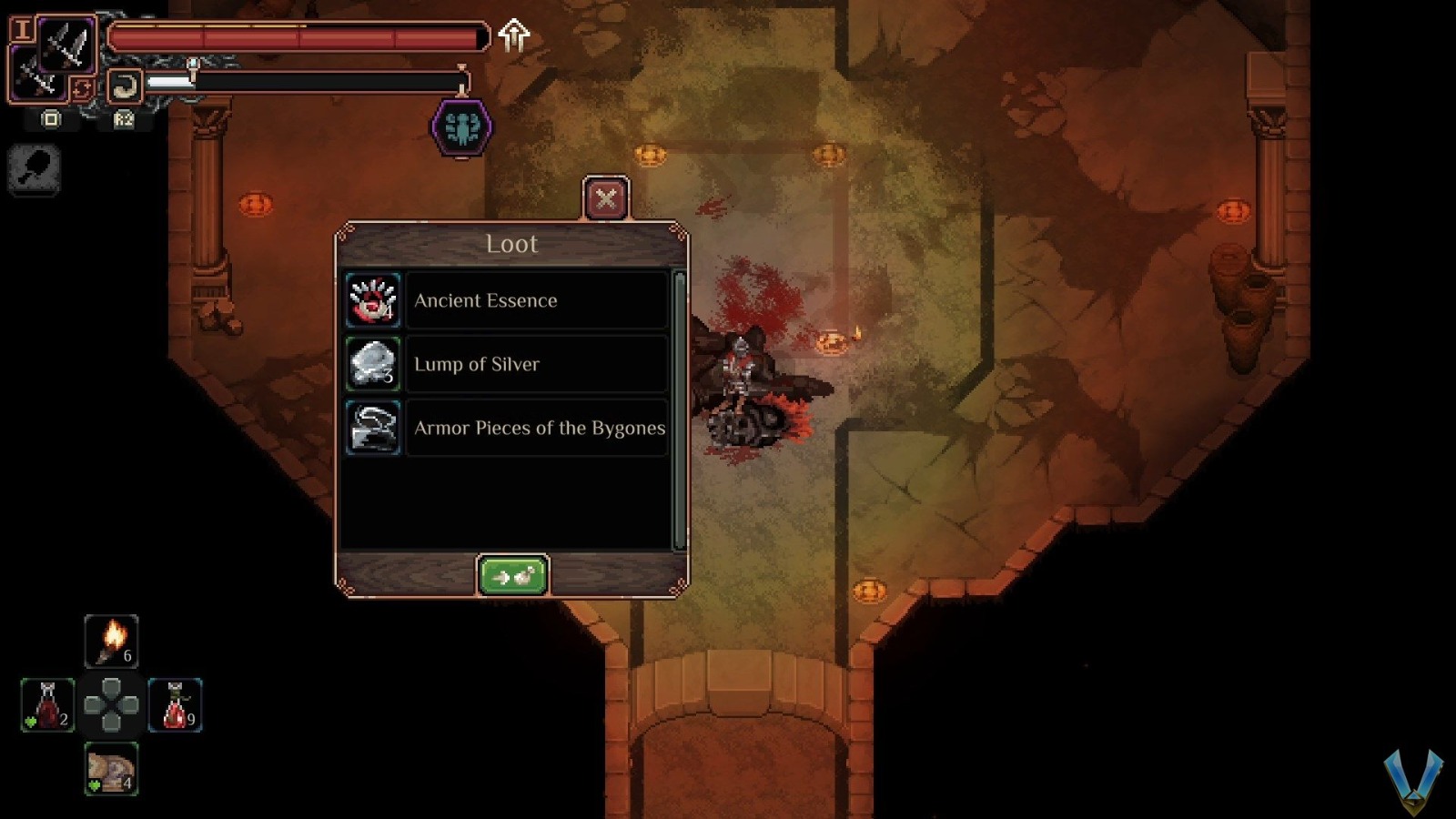Select the torch quick slot
1456x819 pixels.
(x=111, y=641)
